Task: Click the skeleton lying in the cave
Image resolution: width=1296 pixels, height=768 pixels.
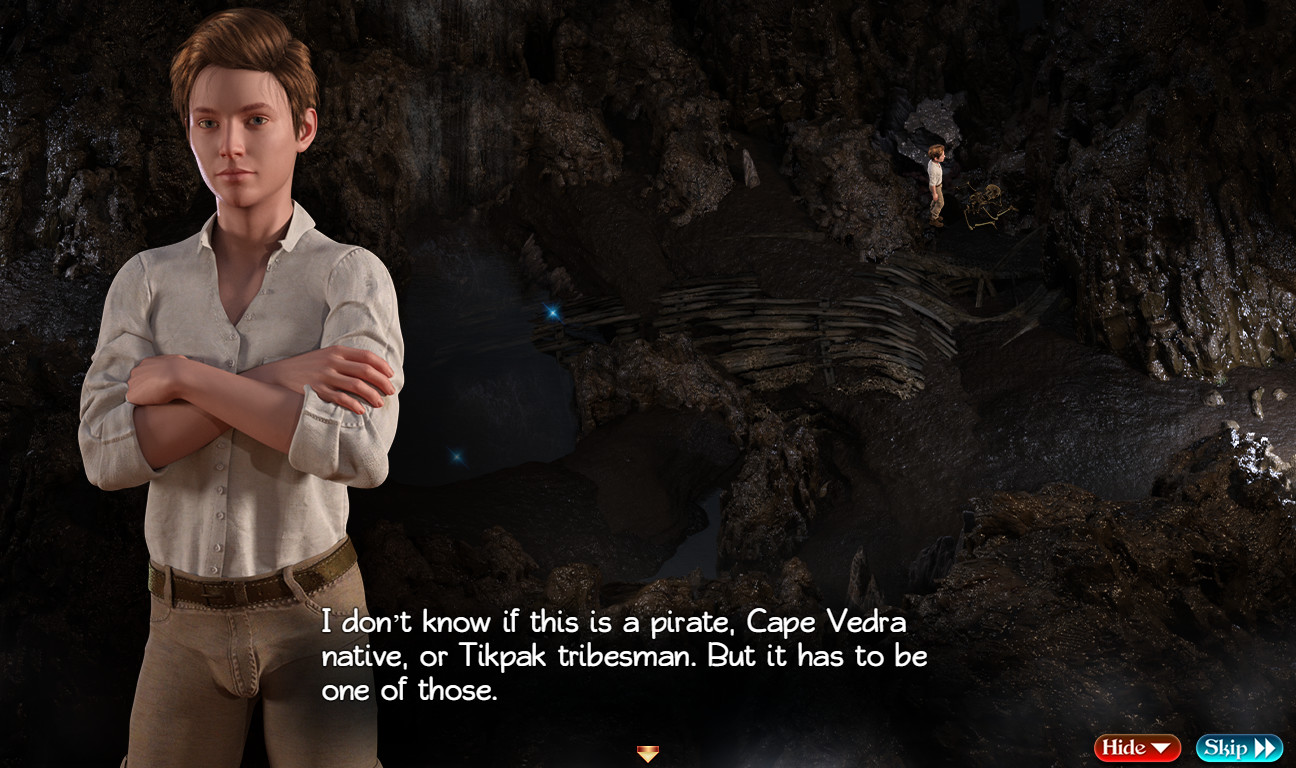Action: [x=985, y=205]
